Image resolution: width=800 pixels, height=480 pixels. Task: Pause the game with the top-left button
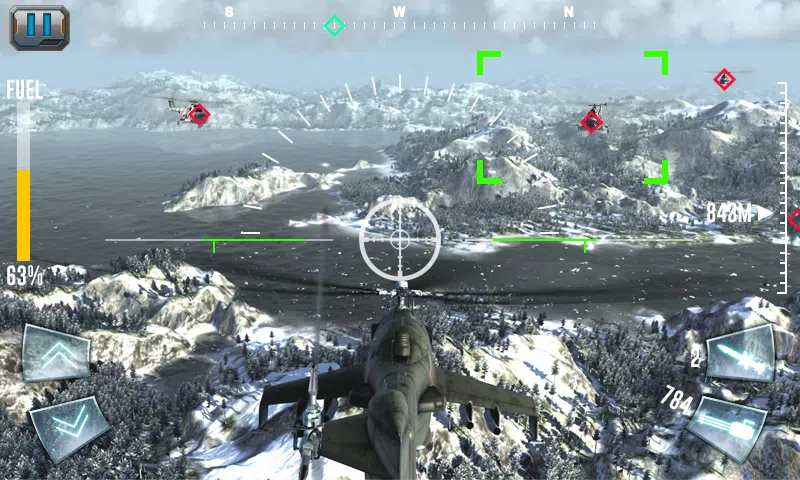coord(39,27)
